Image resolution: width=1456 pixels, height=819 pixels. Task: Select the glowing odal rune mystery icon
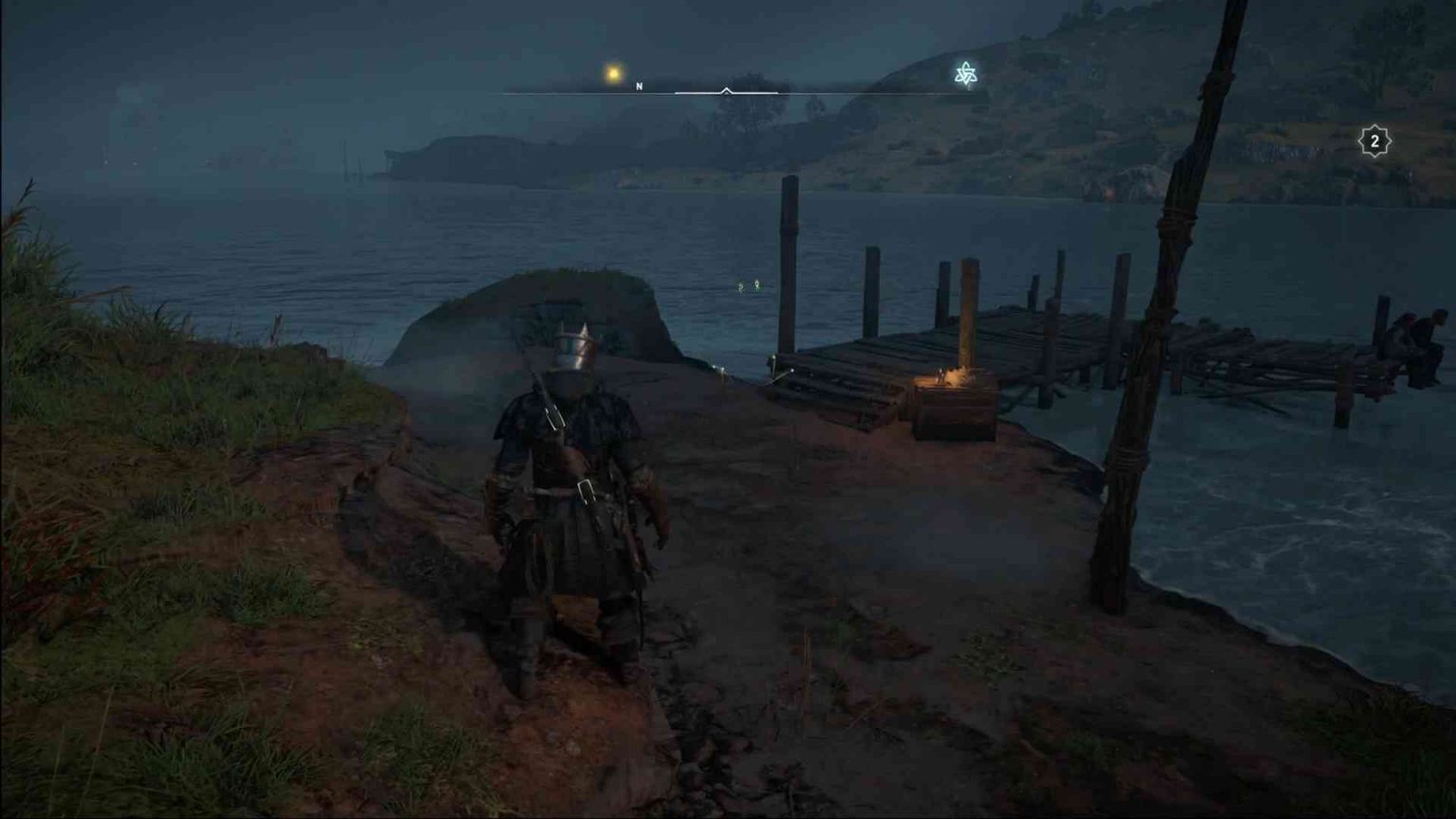pos(965,73)
